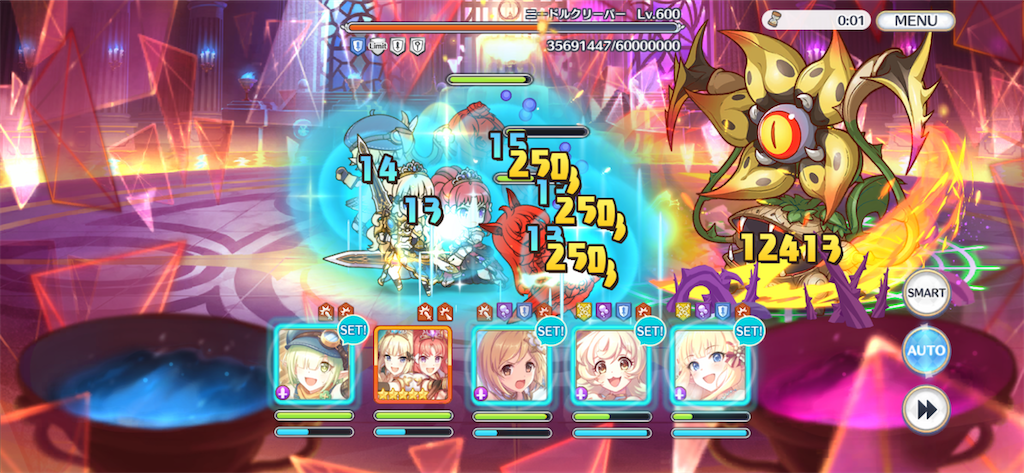Select the five-star duo character portrait
Screen dimensions: 1024x473
point(412,364)
